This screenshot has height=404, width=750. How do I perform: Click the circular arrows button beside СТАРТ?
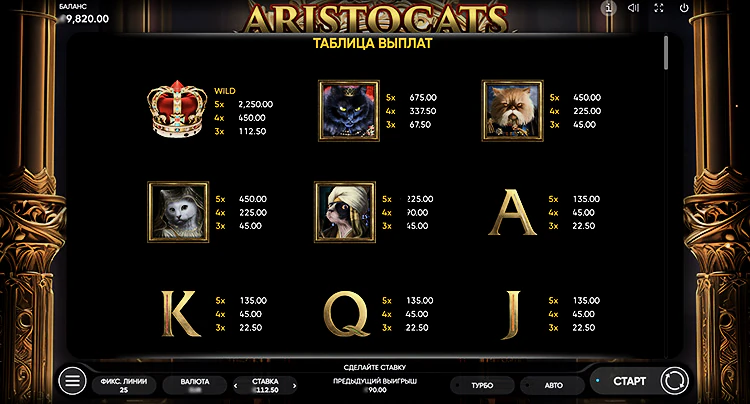(x=675, y=381)
